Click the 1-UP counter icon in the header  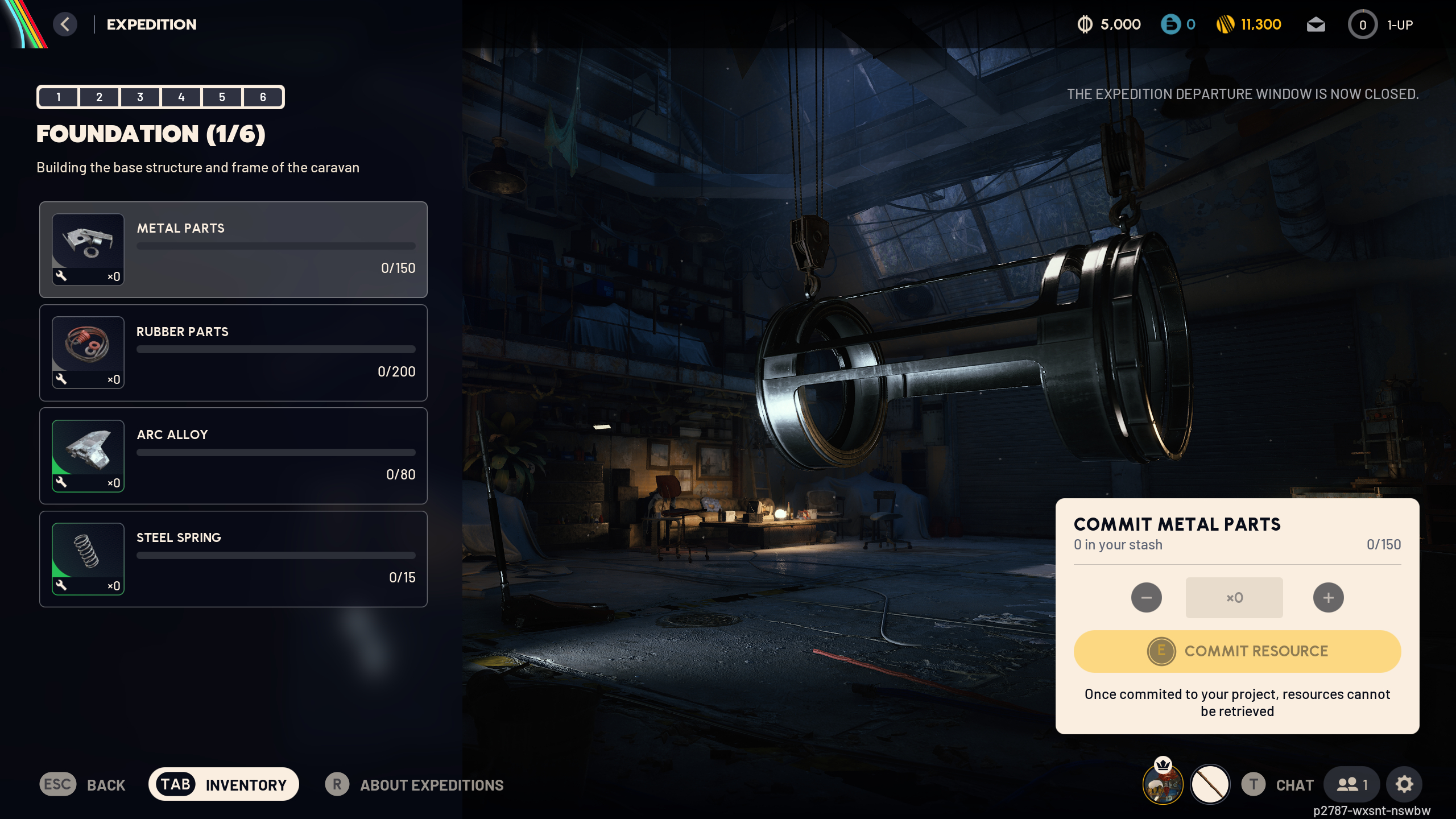1363,24
